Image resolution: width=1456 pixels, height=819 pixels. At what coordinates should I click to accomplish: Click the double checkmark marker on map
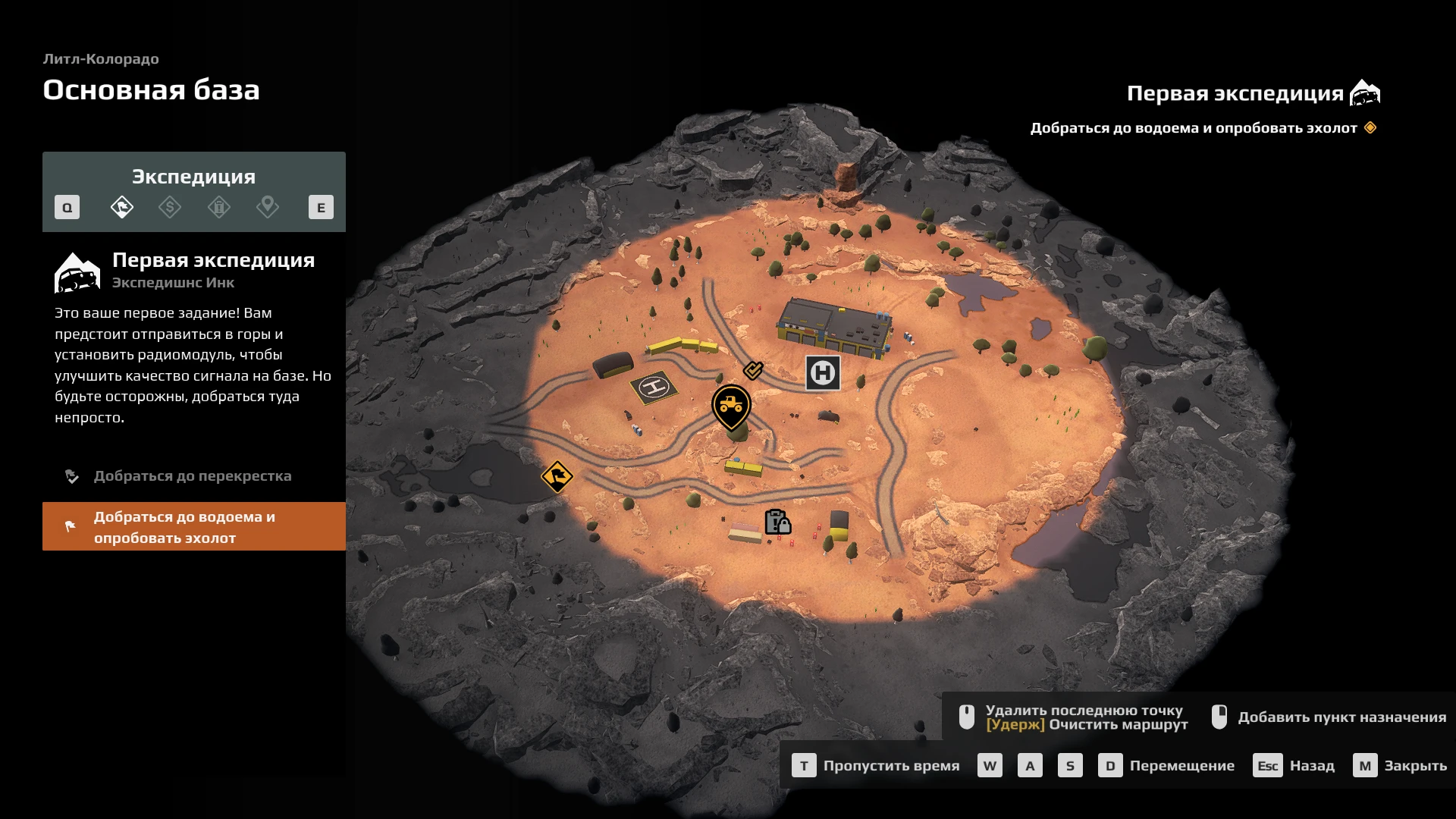click(753, 370)
